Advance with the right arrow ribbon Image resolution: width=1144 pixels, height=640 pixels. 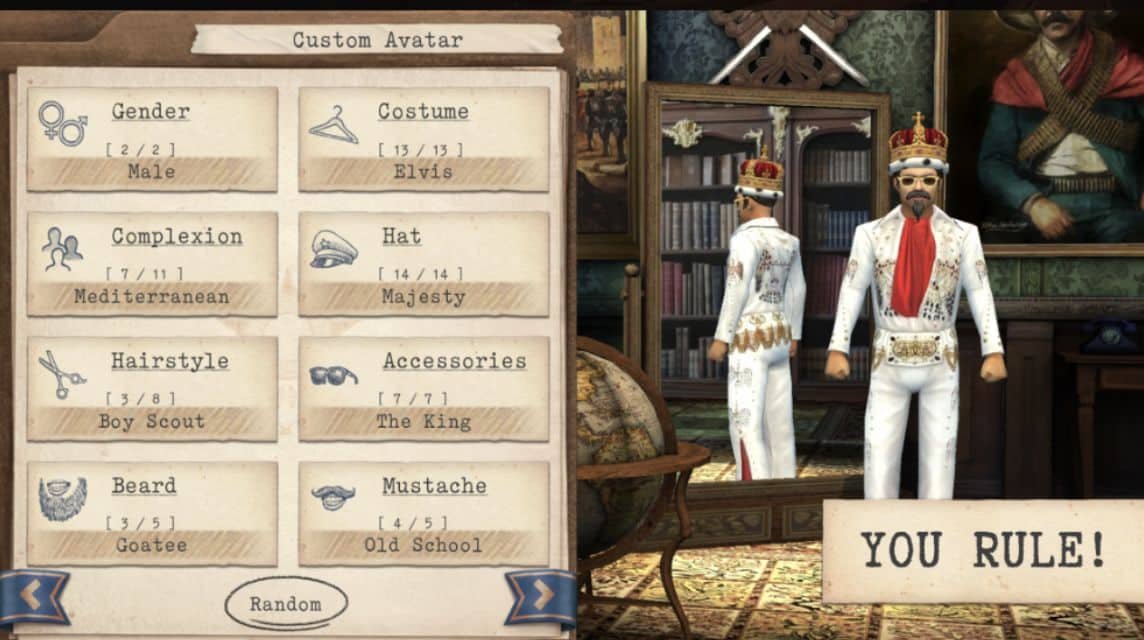[540, 596]
